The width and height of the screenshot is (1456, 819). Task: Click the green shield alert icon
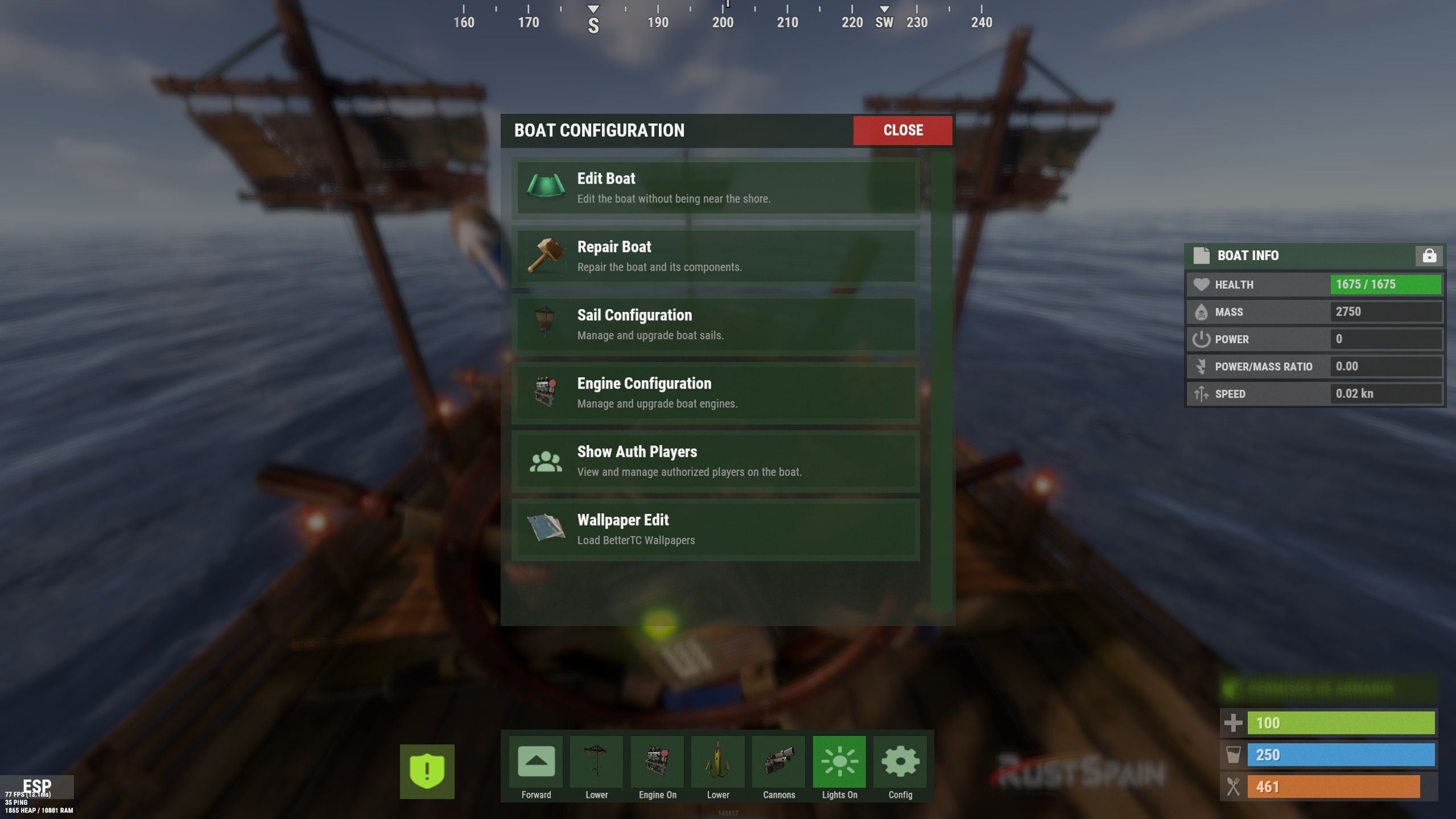(427, 771)
